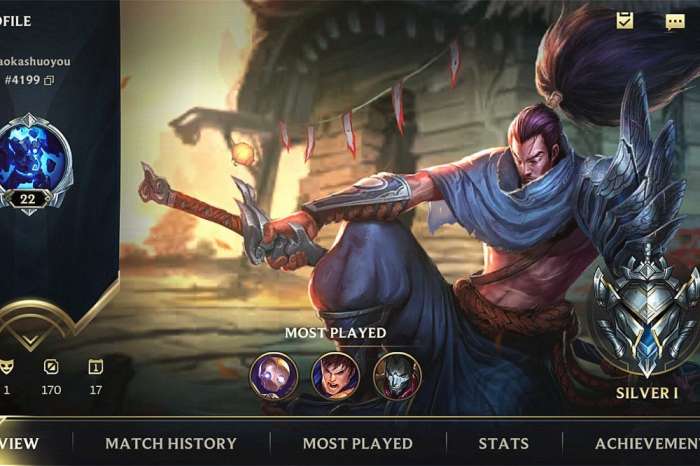Go to the Achievements tab
The width and height of the screenshot is (700, 466).
(647, 443)
